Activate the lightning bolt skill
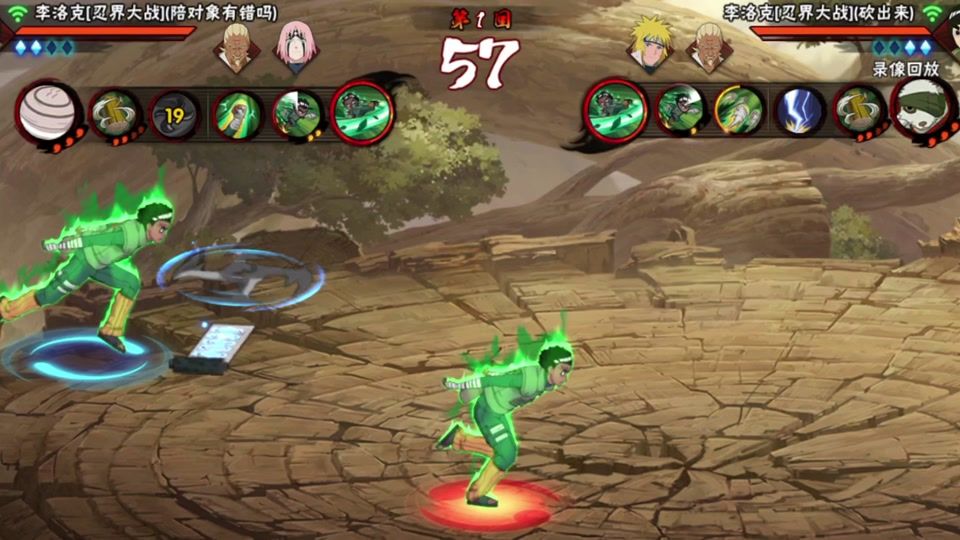The image size is (960, 540). 800,110
